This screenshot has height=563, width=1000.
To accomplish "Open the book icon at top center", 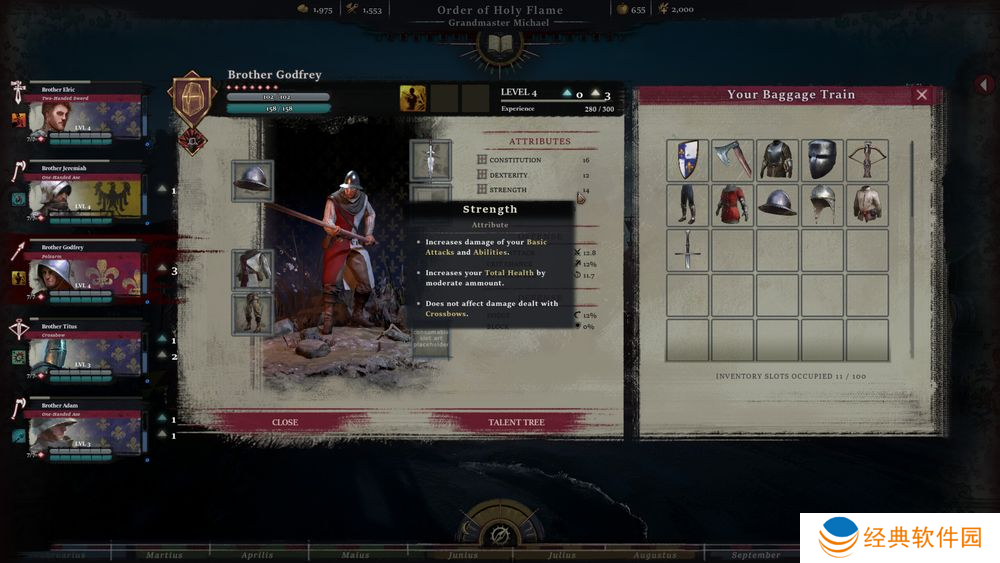I will pyautogui.click(x=499, y=43).
